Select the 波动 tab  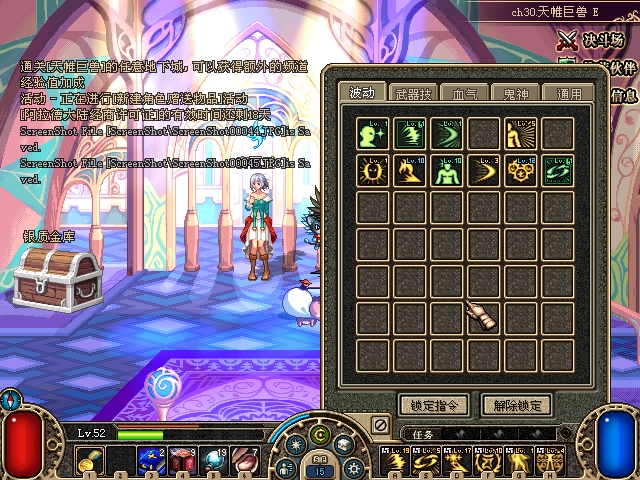(361, 94)
